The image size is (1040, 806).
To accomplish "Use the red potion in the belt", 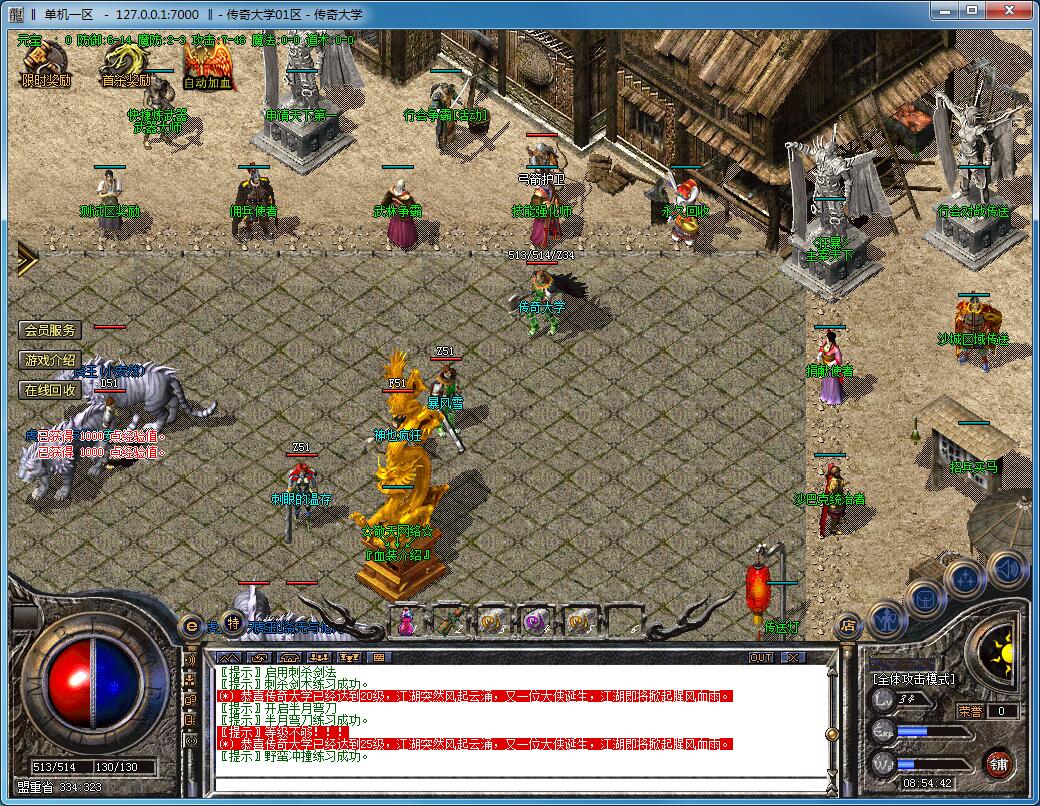I will [407, 621].
